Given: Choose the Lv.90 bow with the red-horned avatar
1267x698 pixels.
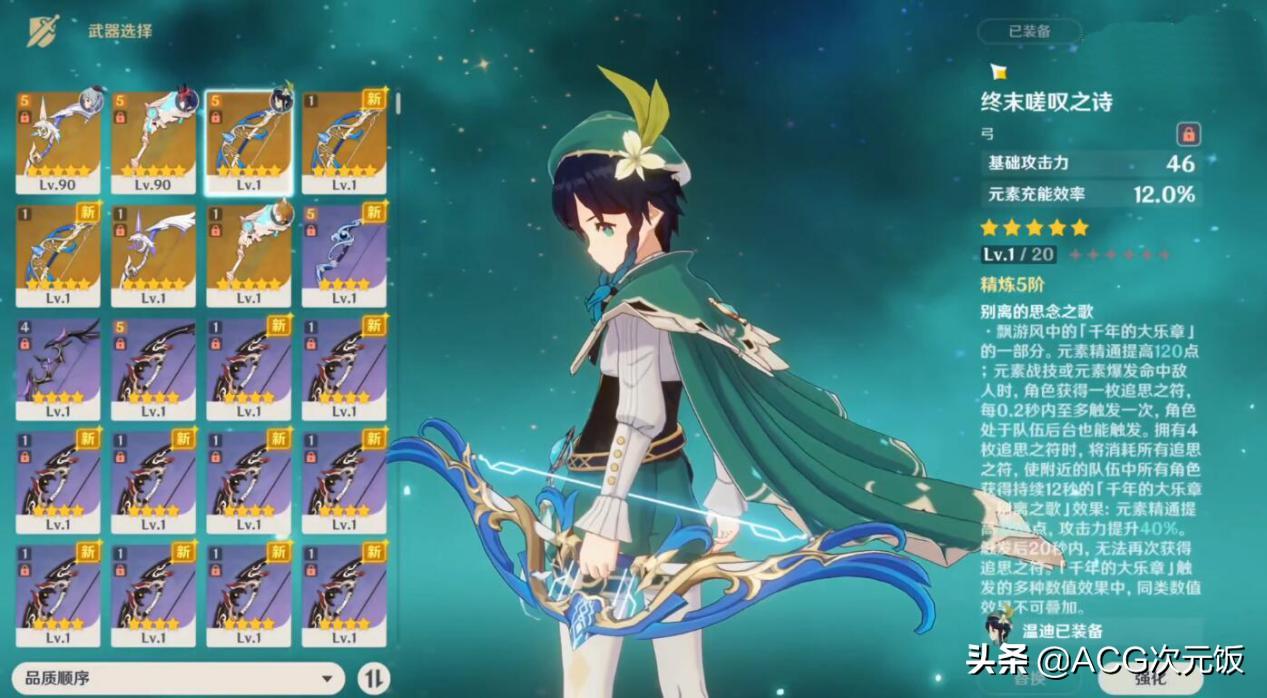Looking at the screenshot, I should (153, 141).
